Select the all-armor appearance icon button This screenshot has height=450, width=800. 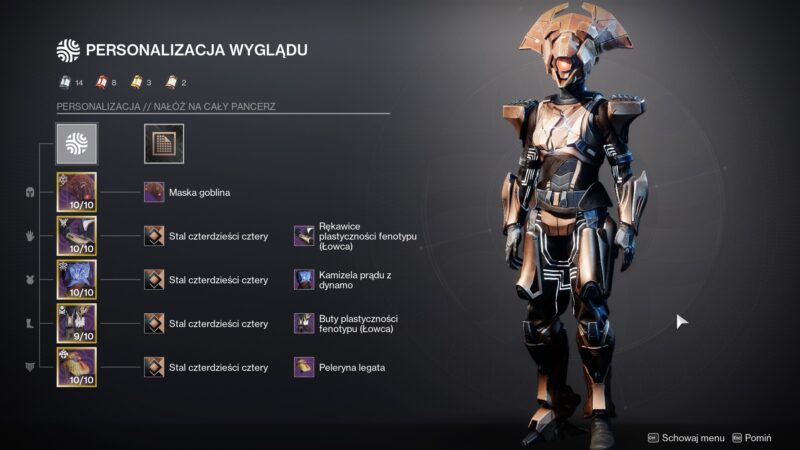(x=76, y=144)
